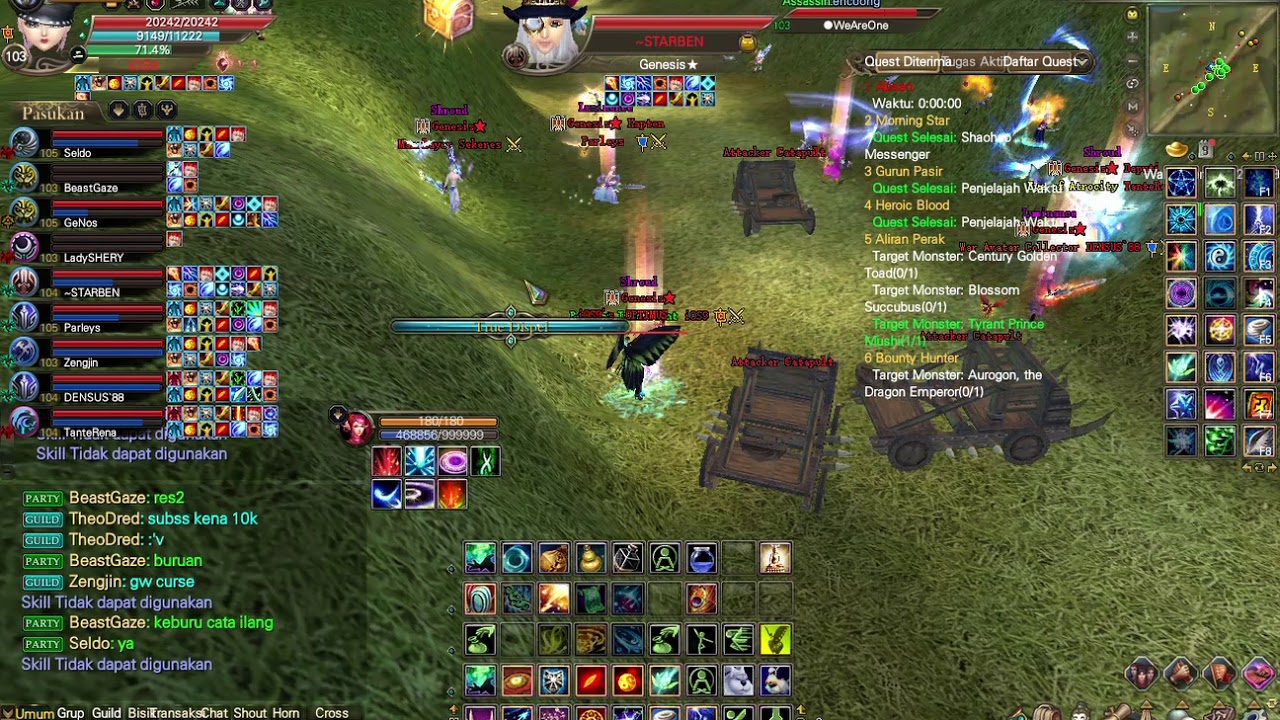
Task: Activate the red yin-yang fireball skill
Action: 628,681
